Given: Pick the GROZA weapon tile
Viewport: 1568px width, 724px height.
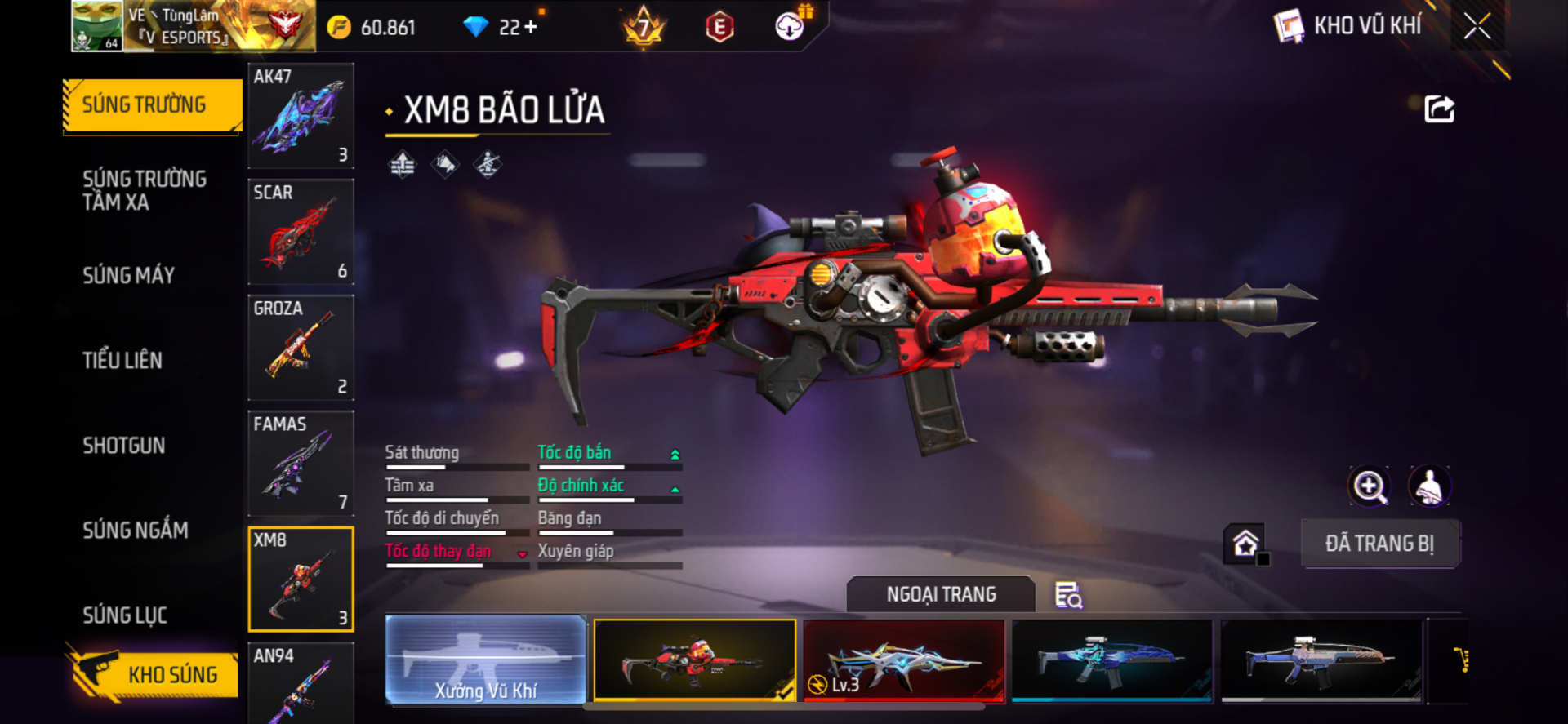Looking at the screenshot, I should (301, 348).
